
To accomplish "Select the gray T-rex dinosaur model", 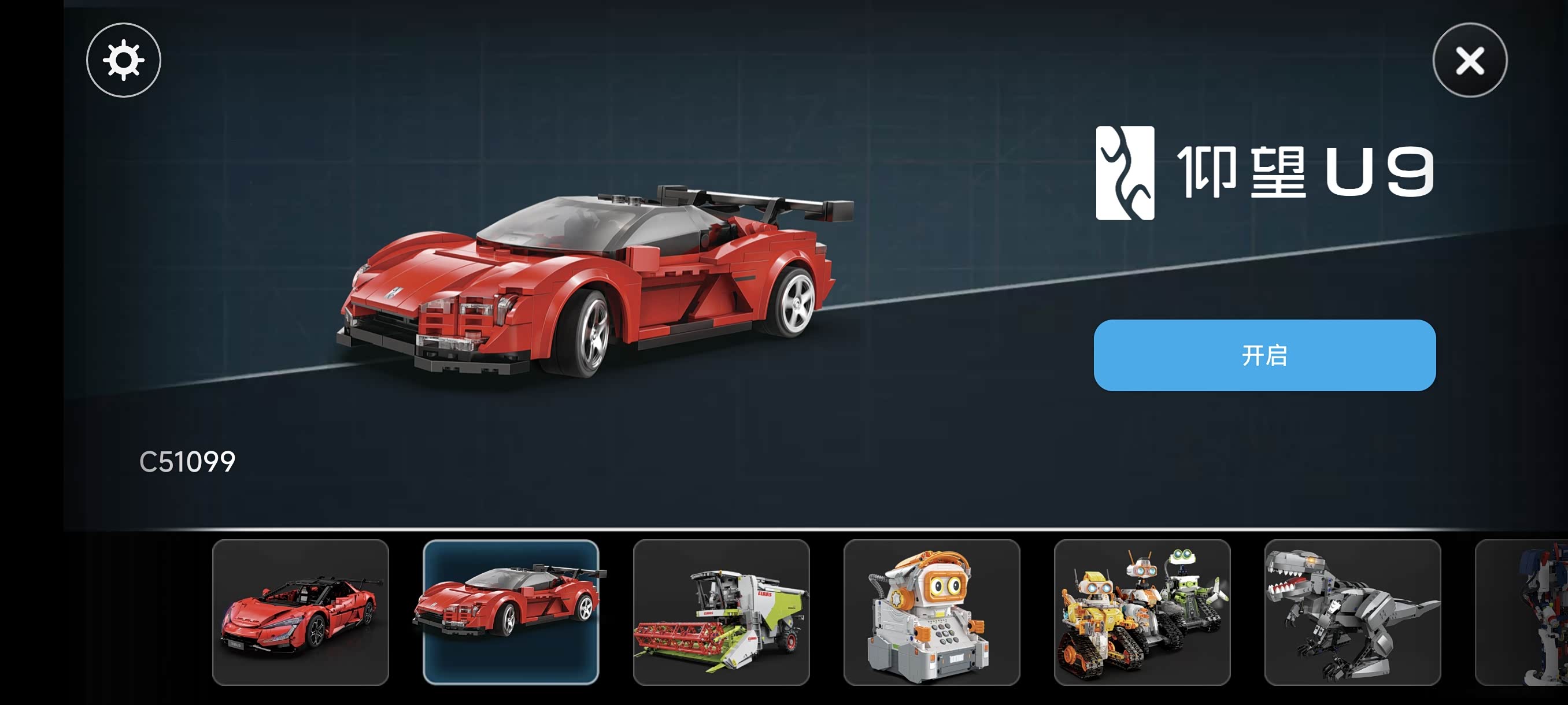I will click(x=1352, y=612).
